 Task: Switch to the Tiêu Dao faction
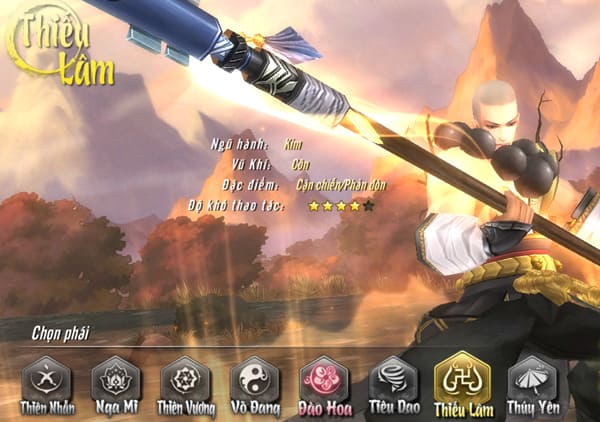point(392,380)
